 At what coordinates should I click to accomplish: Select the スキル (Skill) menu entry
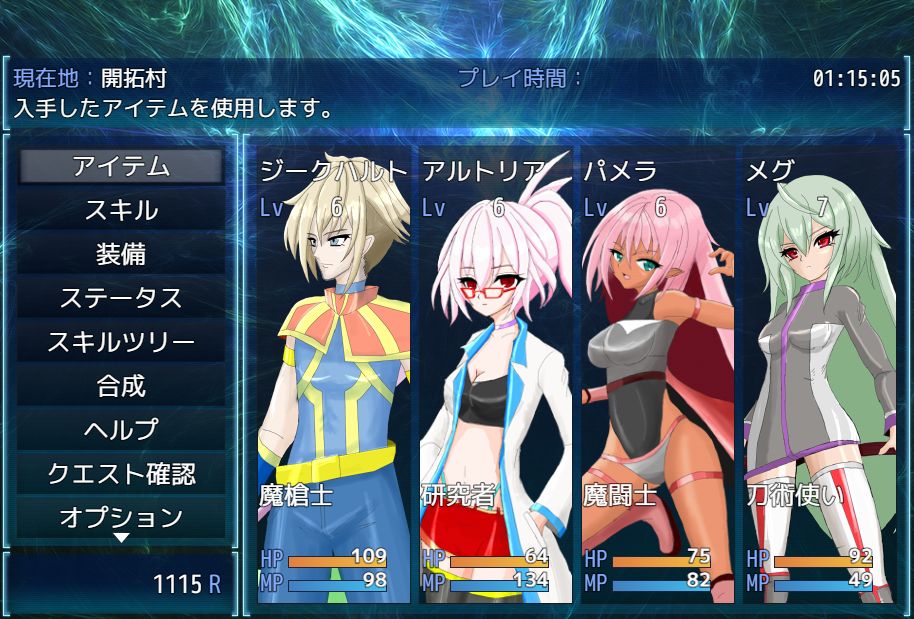(x=121, y=211)
